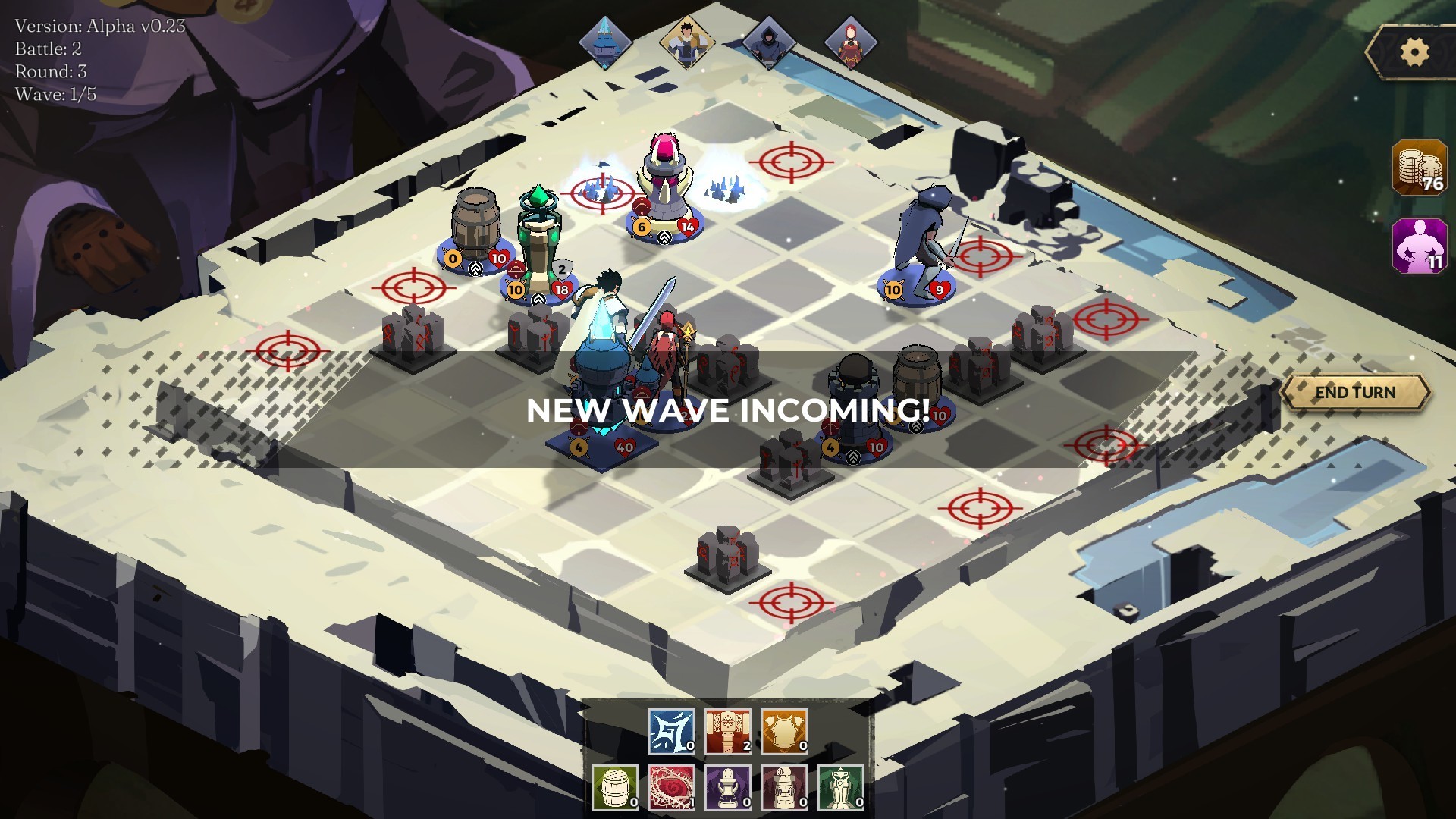Select the golden armor chestplate icon
1456x819 pixels.
[783, 730]
